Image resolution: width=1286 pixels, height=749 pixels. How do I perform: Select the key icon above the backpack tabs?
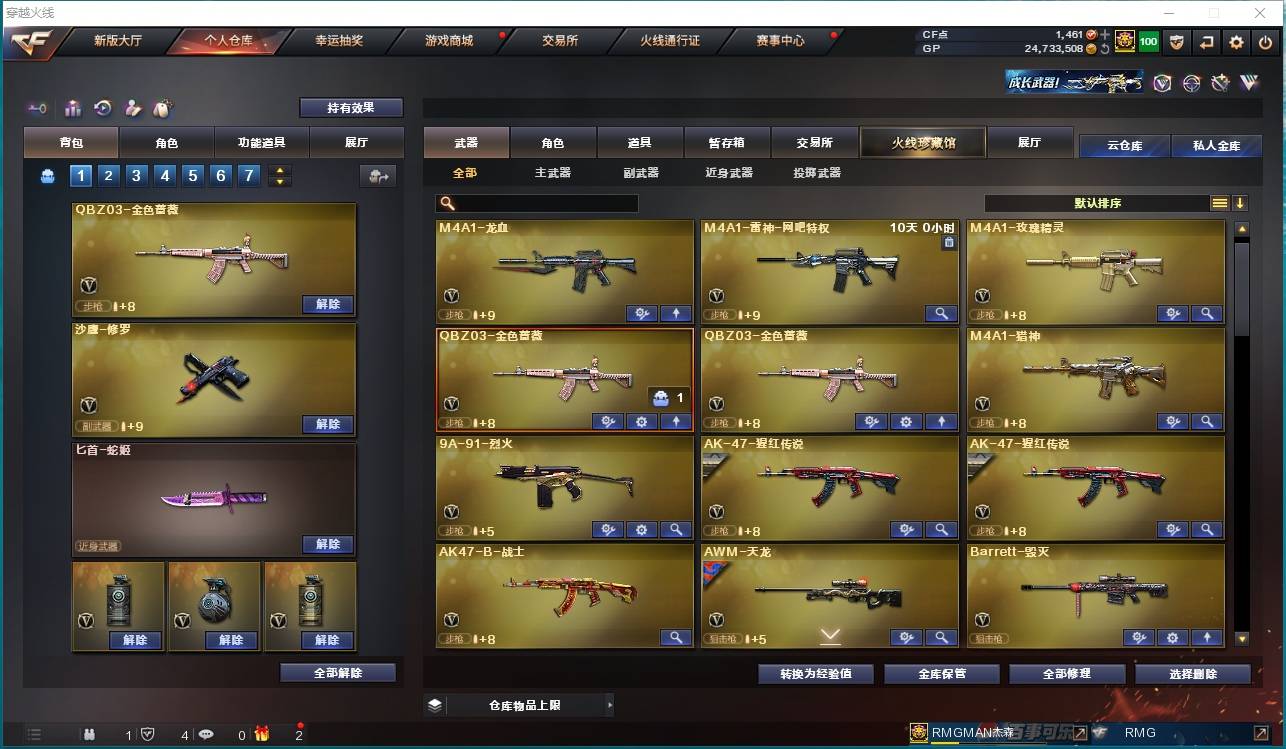(38, 108)
